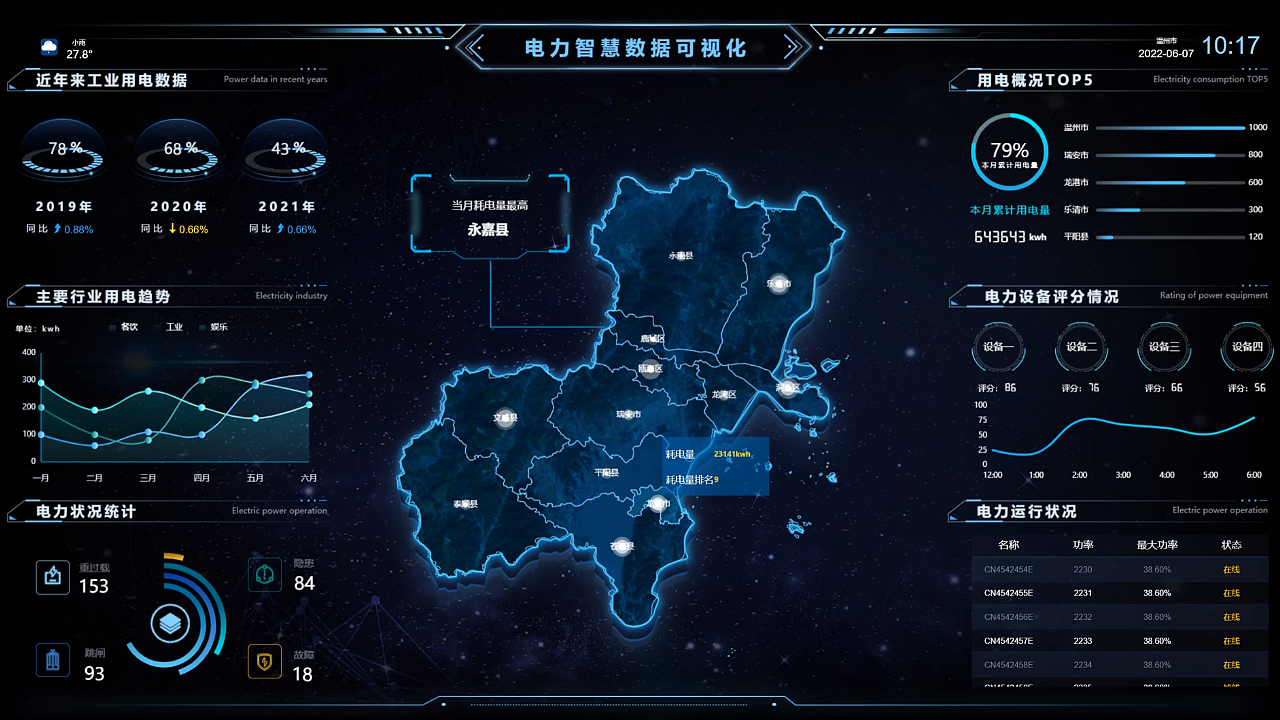Select the hazard (隐患) gauge icon

pos(265,574)
